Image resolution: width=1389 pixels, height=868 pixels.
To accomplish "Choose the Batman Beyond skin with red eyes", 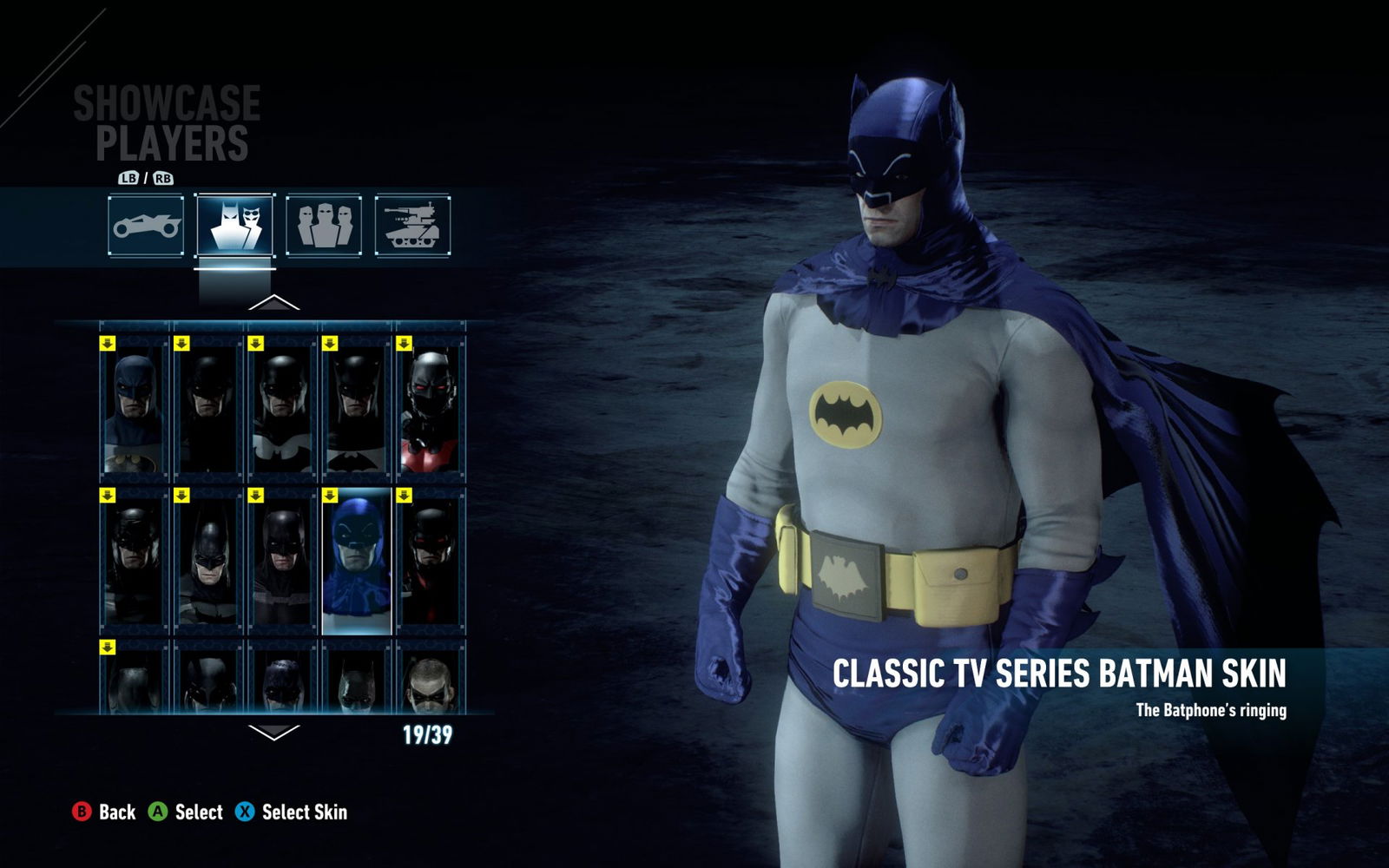I will pos(430,408).
